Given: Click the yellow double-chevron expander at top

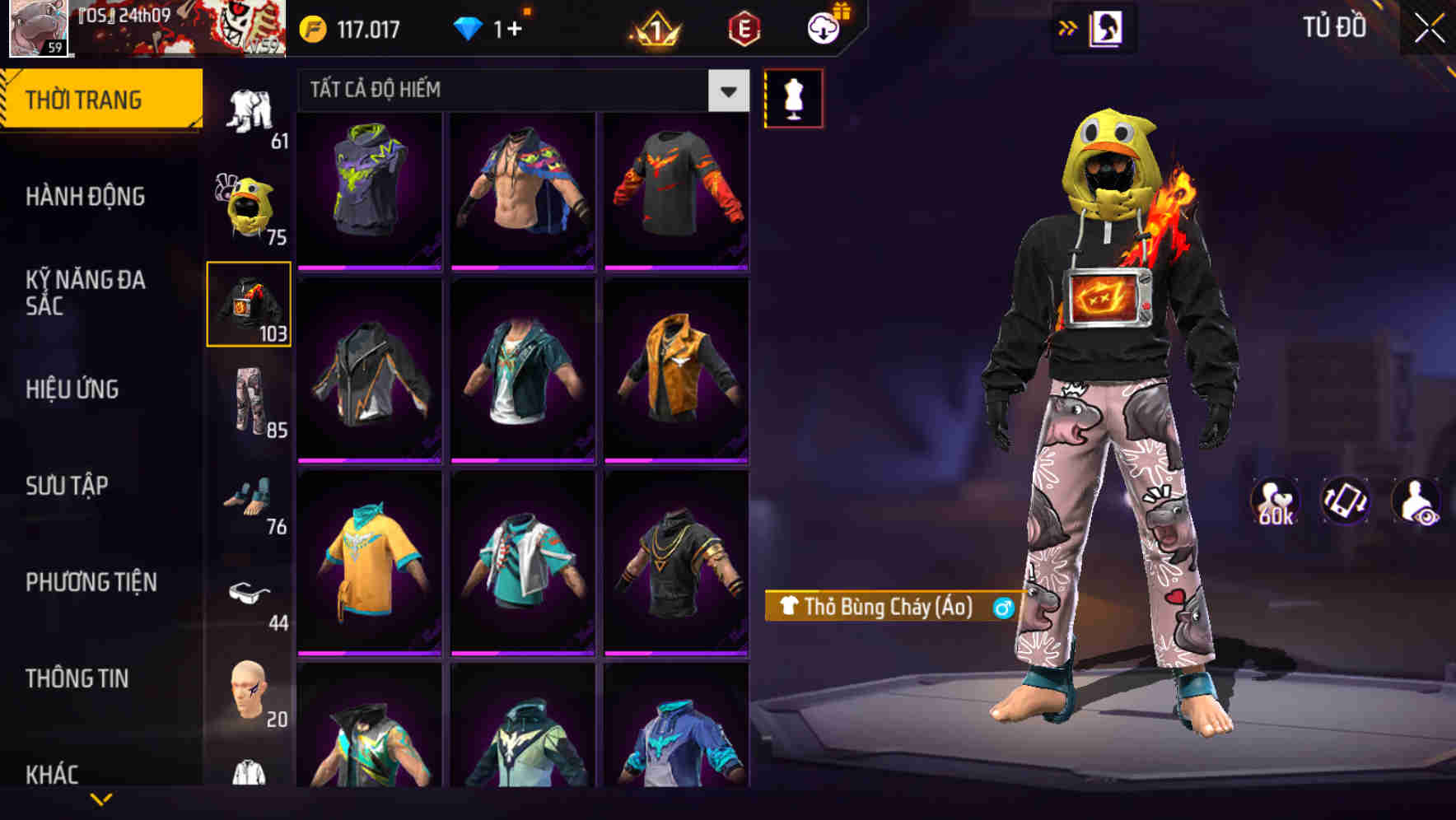Looking at the screenshot, I should click(1068, 27).
